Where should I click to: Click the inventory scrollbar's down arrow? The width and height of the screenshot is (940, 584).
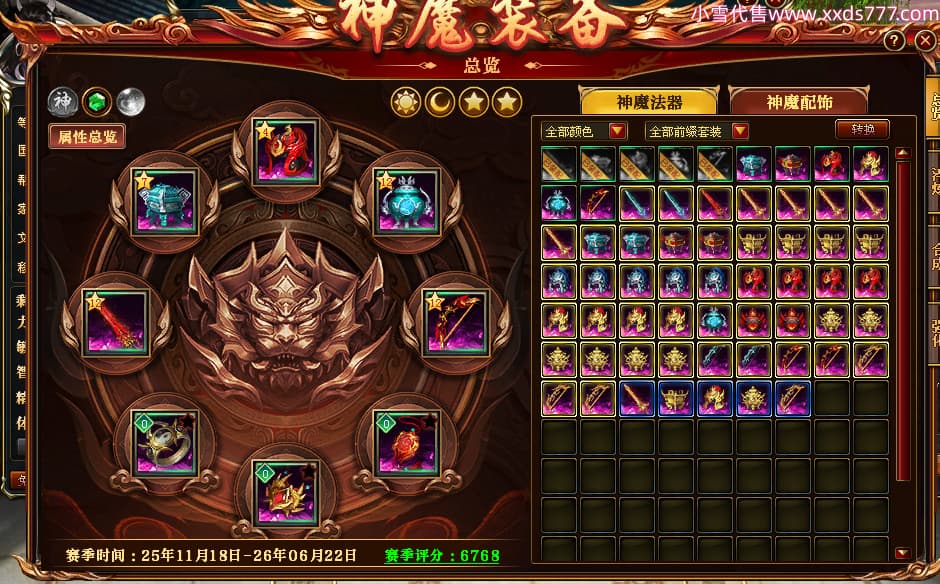coord(902,552)
